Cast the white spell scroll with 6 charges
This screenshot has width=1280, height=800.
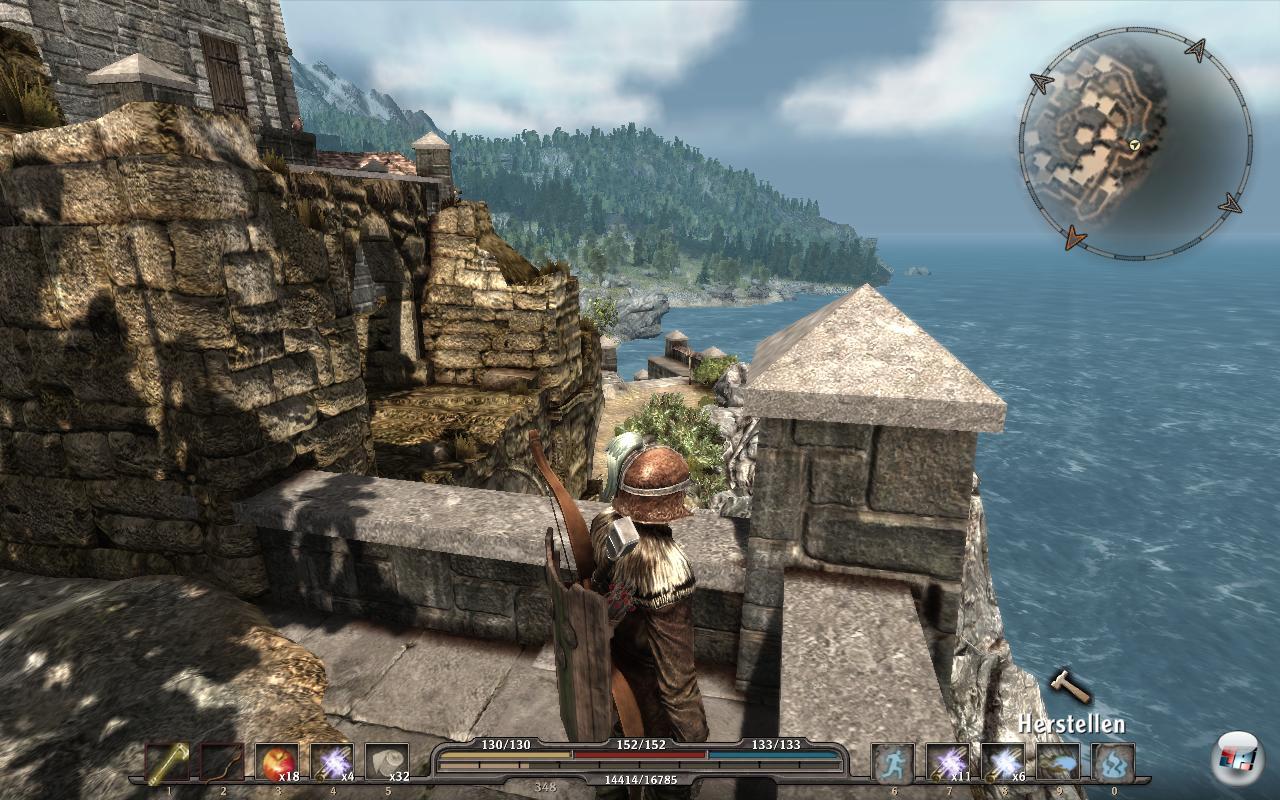pos(1002,763)
